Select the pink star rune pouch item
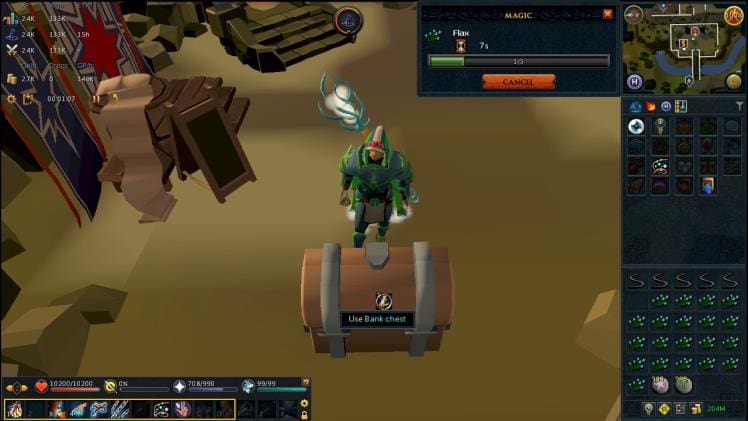The height and width of the screenshot is (421, 748). pyautogui.click(x=660, y=385)
